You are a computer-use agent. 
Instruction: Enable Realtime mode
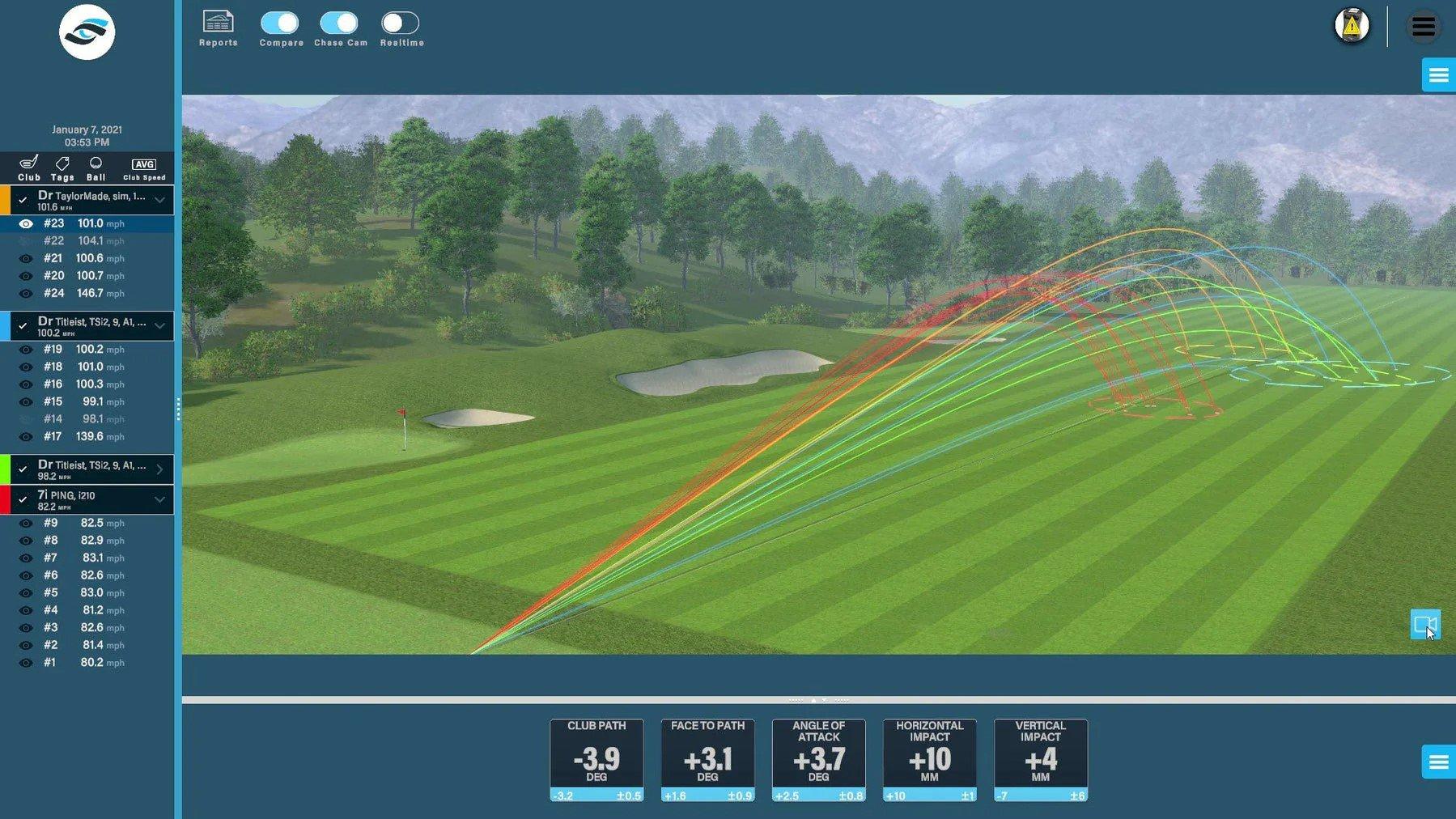pos(401,23)
